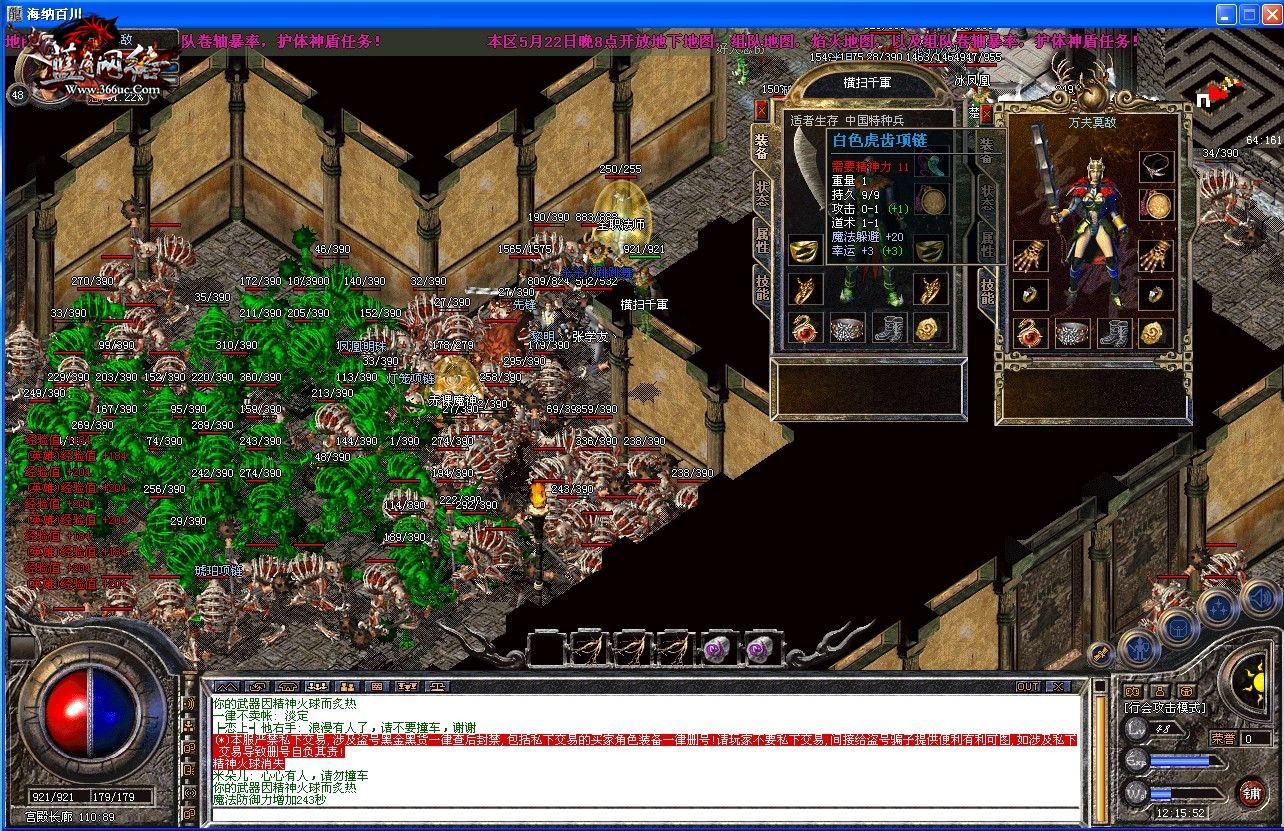Open the character silhouette round button
Screen dimensions: 1284x831
pos(1139,649)
